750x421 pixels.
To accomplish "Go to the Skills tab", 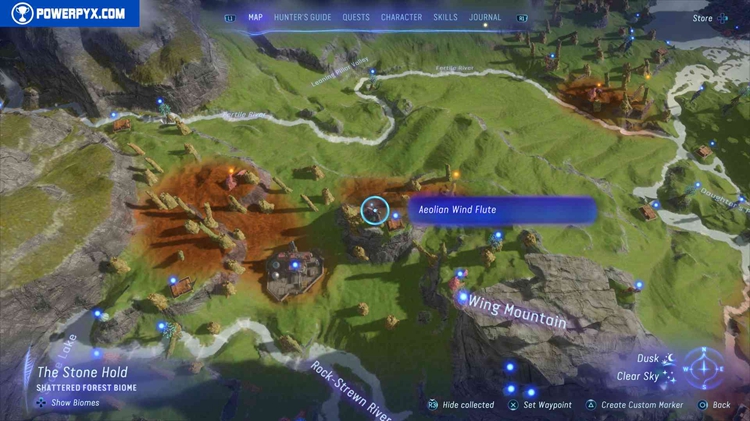I will coord(445,17).
